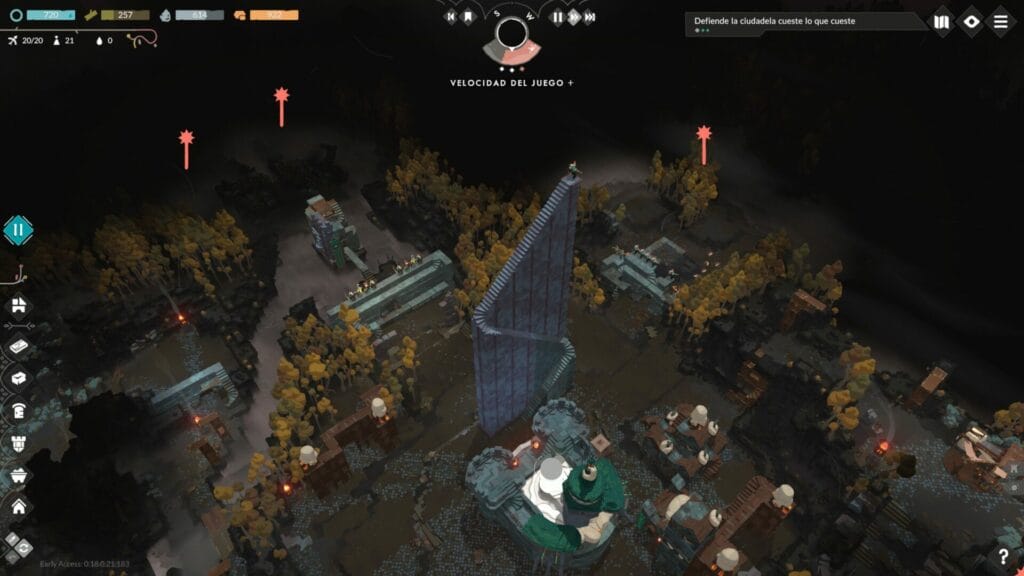
Task: Skip to next phase with skip-forward button
Action: tap(590, 17)
